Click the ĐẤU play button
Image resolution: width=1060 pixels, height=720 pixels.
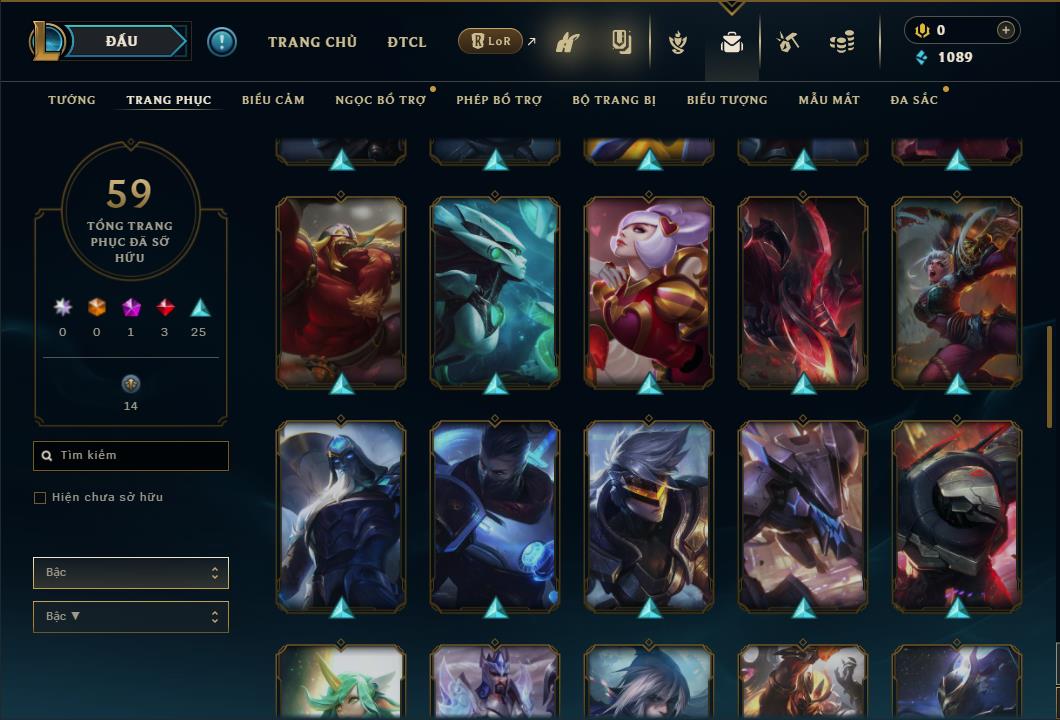tap(121, 41)
